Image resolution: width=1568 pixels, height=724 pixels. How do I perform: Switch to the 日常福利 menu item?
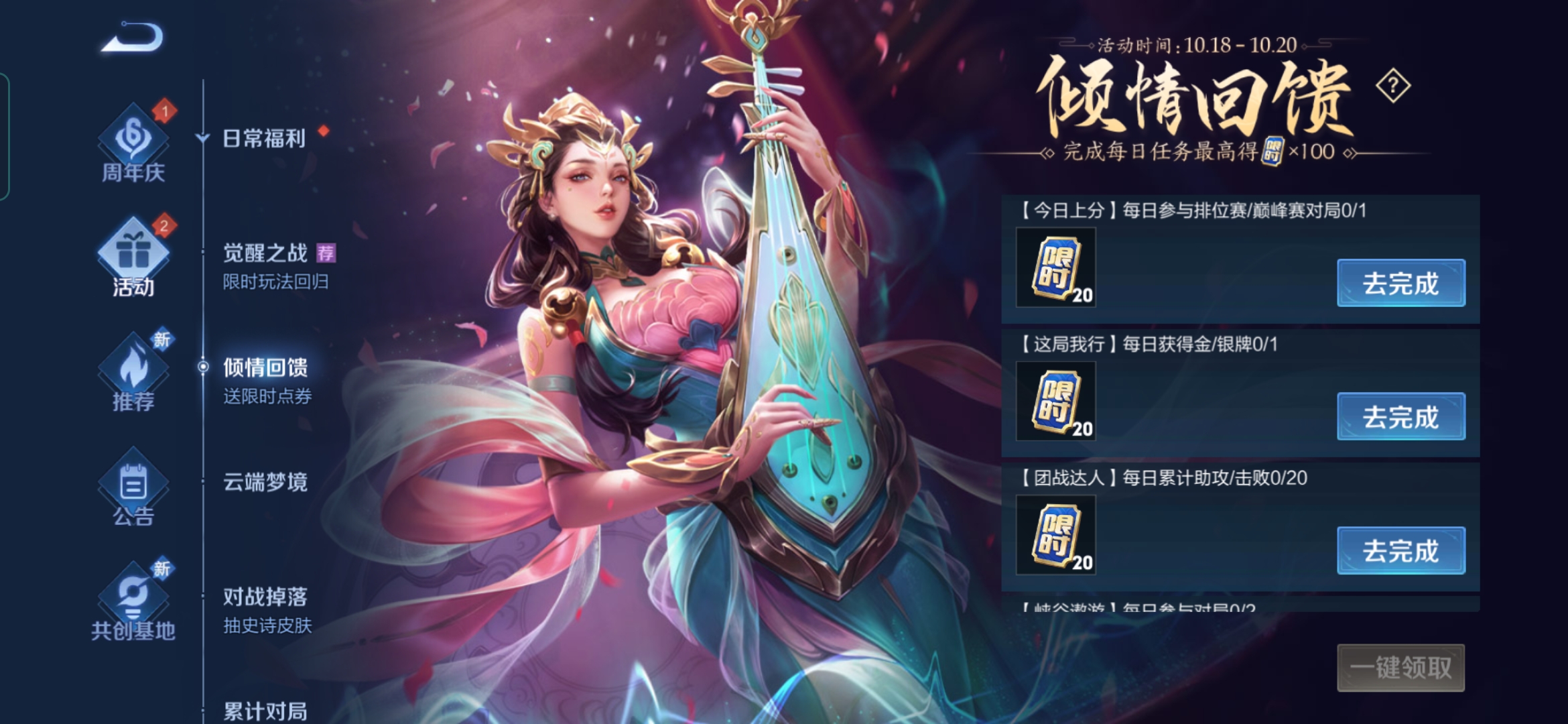coord(264,139)
